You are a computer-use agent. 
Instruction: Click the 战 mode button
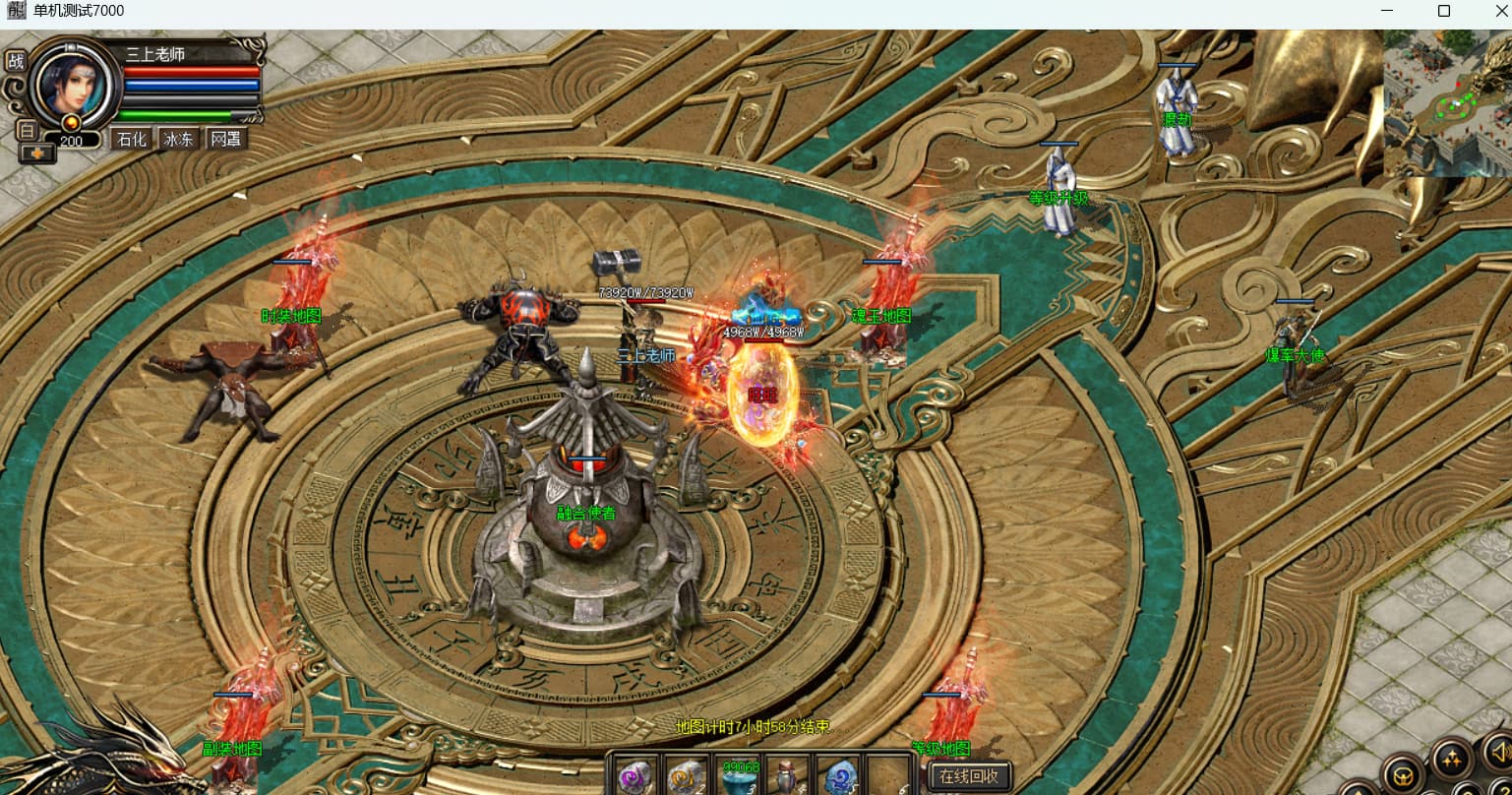point(15,61)
